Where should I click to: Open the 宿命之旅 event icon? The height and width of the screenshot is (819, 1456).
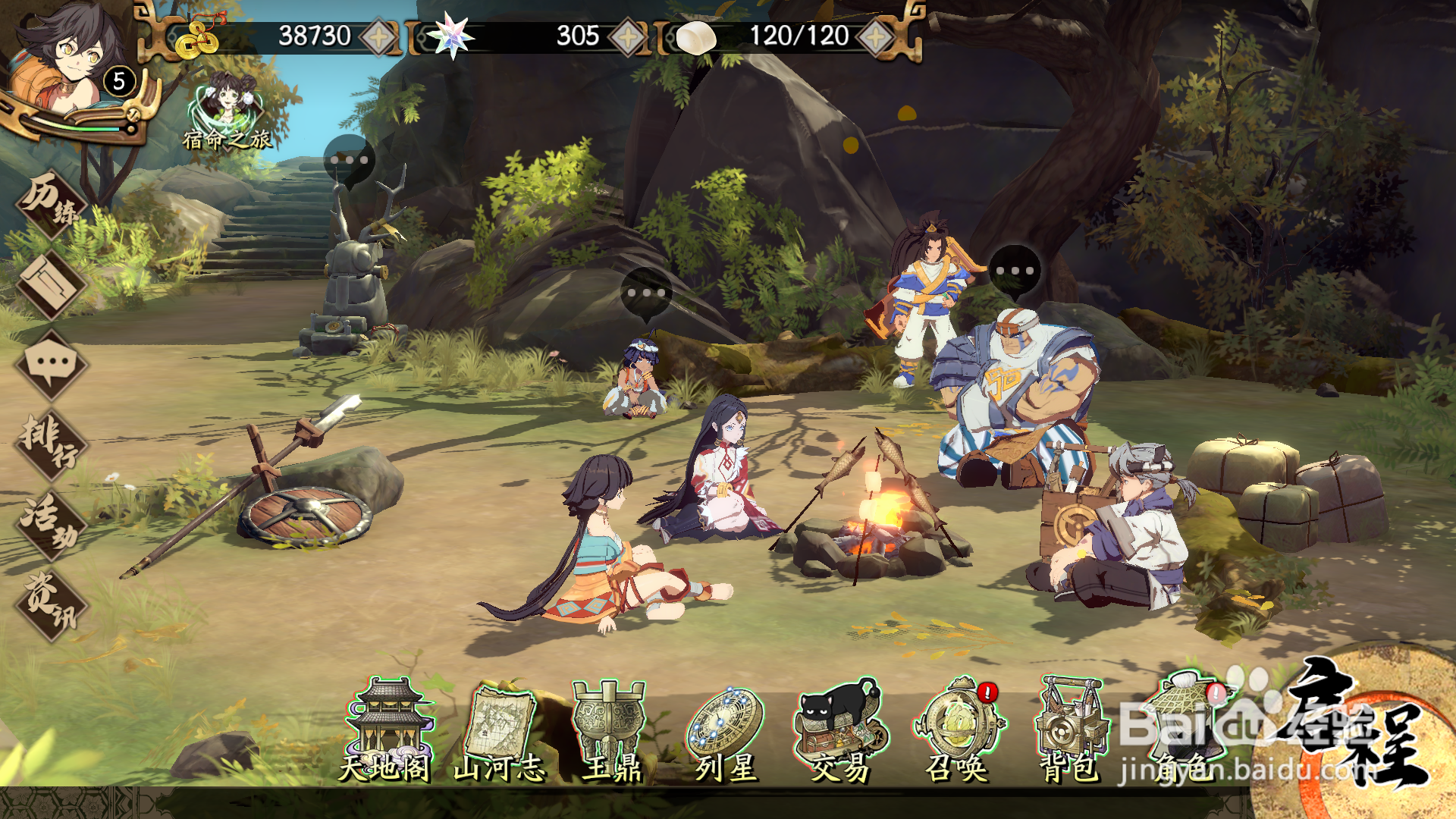coord(227,110)
